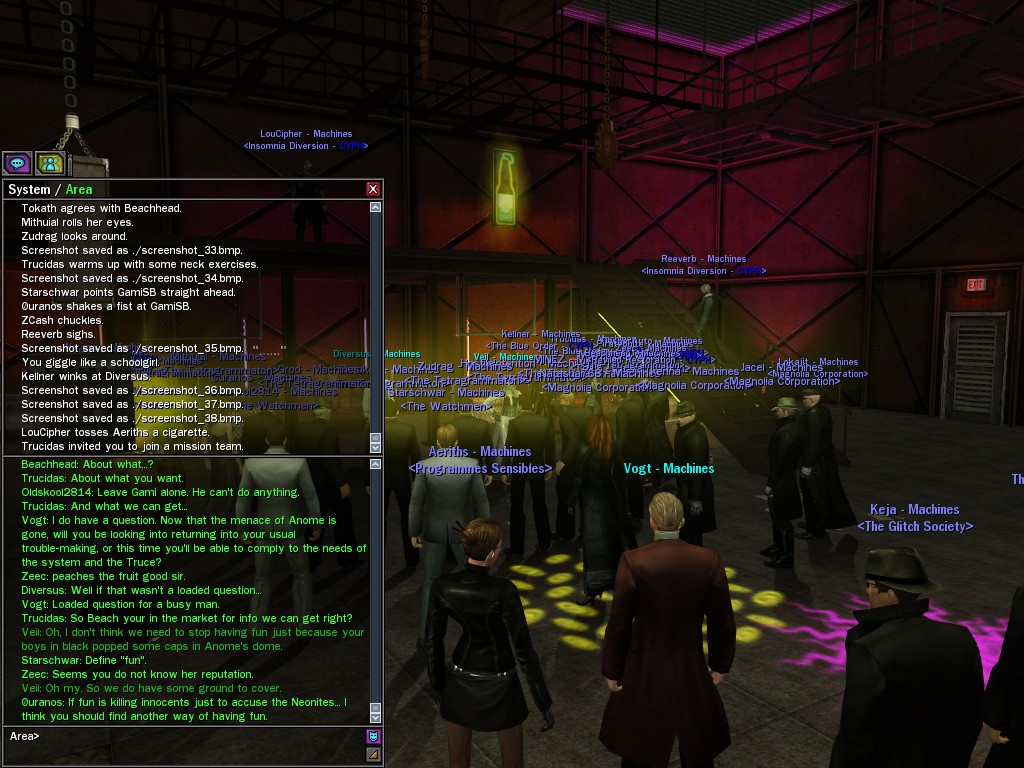Select the green Area channel label

click(79, 189)
